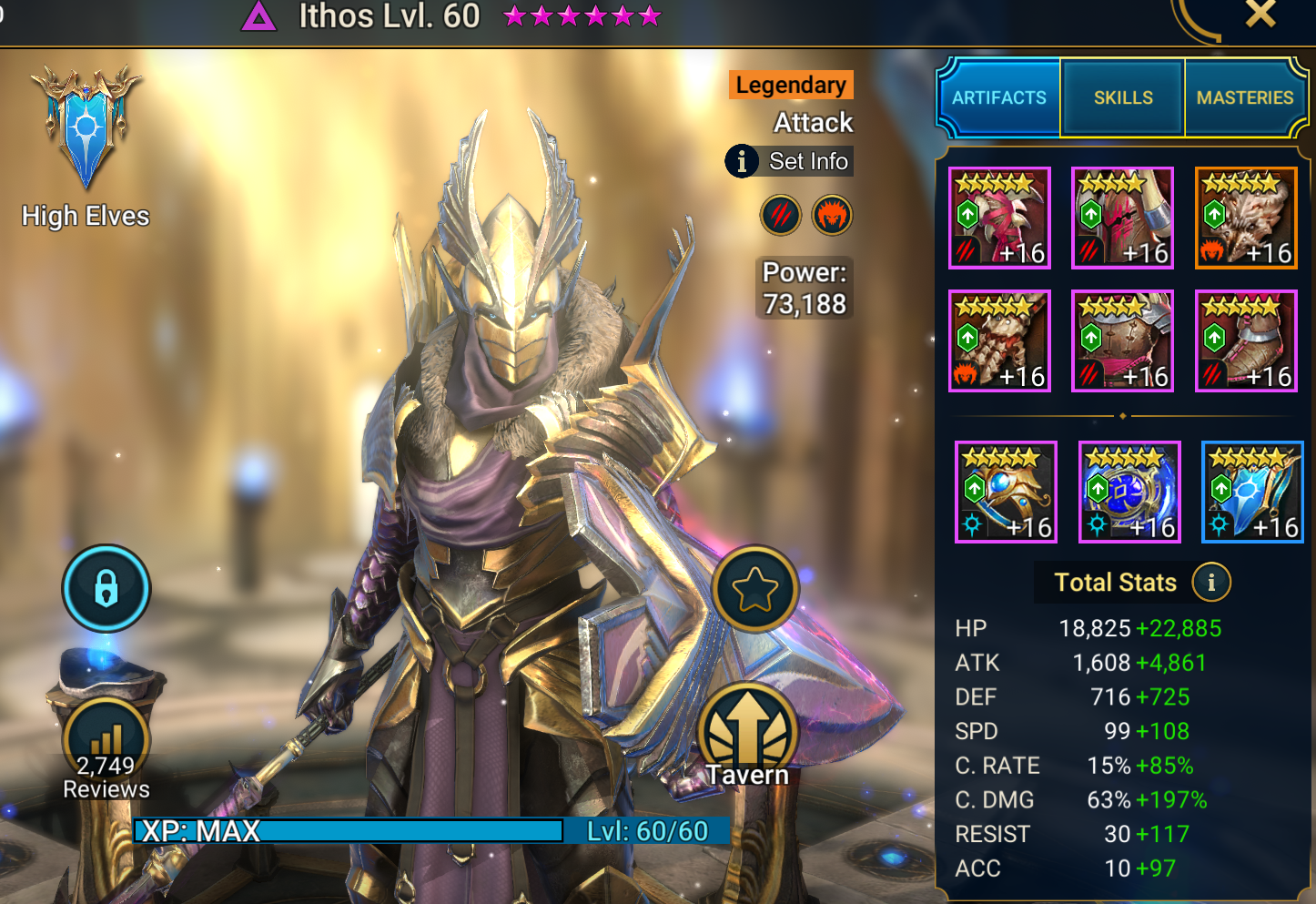Select the equipped boots artifact
This screenshot has width=1316, height=904.
pos(1245,340)
